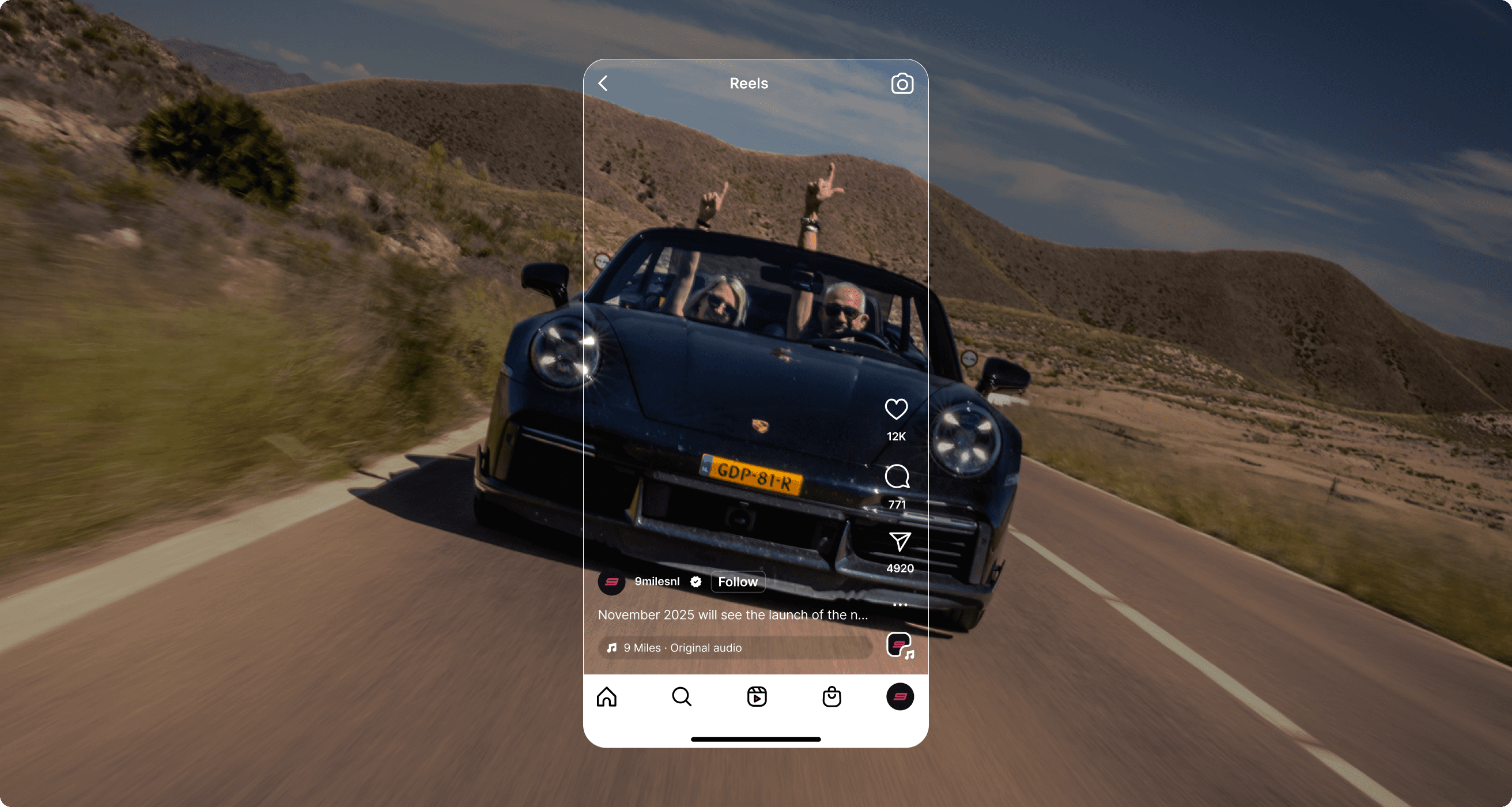Image resolution: width=1512 pixels, height=807 pixels.
Task: Expand the November 2025 caption text
Action: pyautogui.click(x=732, y=615)
